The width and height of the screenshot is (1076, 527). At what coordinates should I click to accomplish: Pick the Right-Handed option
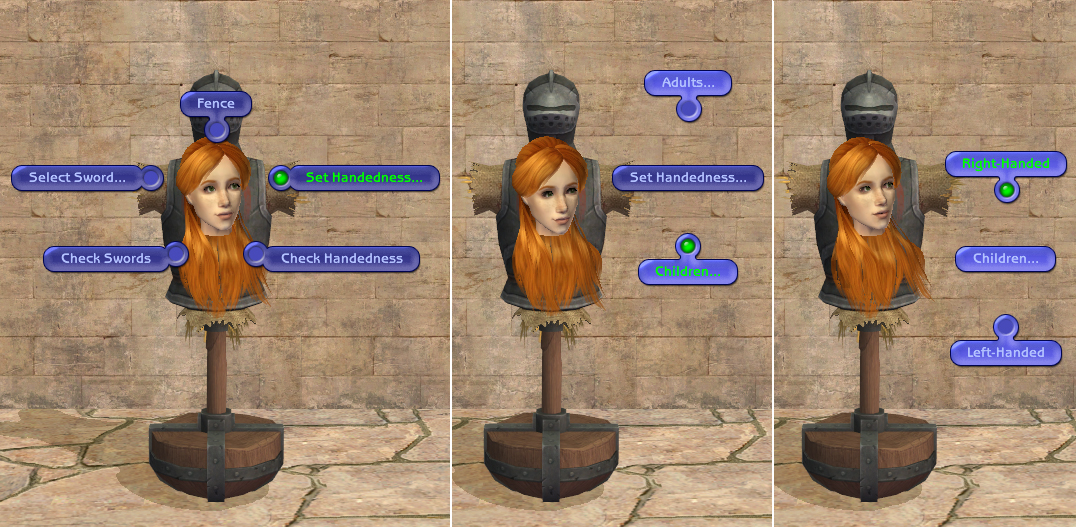pos(1005,163)
